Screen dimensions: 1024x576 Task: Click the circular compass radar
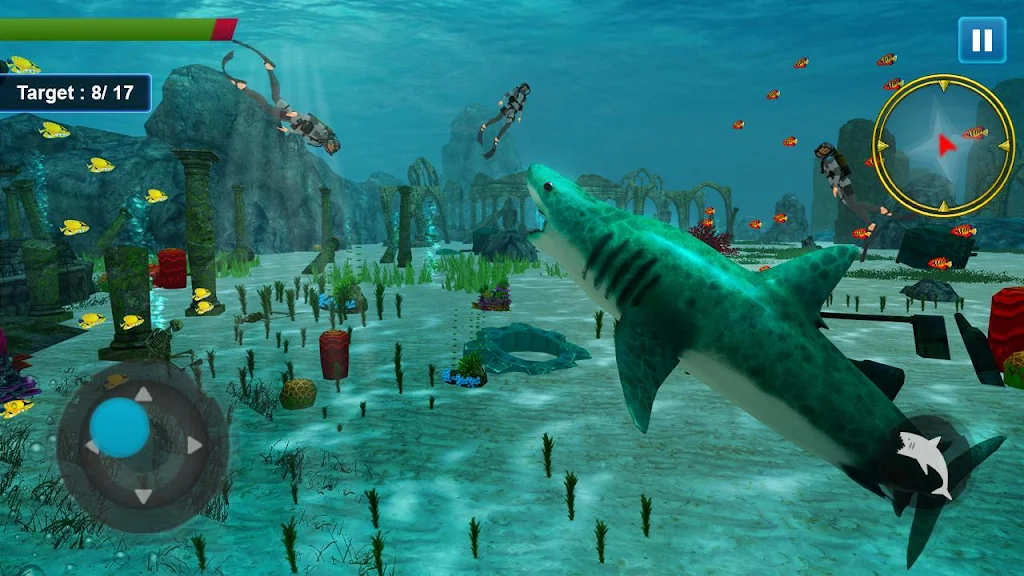click(943, 145)
